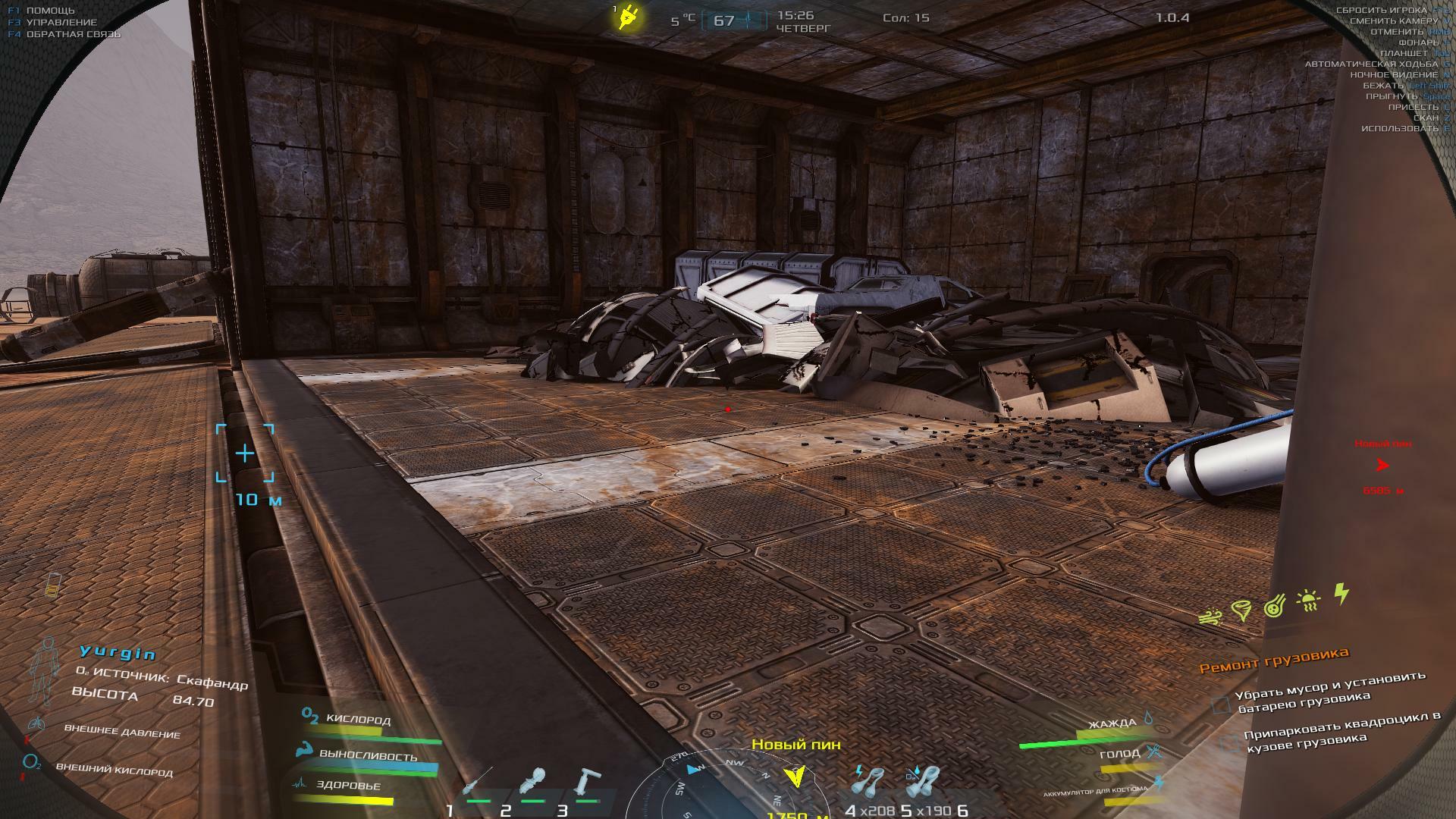The image size is (1456, 819).
Task: Click the wind weather status icon
Action: tap(1210, 617)
